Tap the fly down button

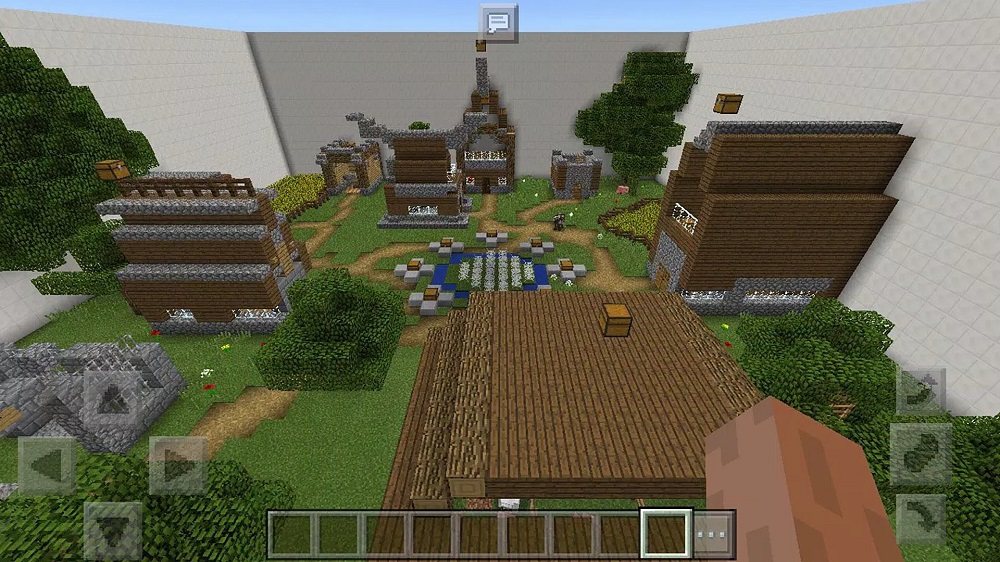click(921, 518)
